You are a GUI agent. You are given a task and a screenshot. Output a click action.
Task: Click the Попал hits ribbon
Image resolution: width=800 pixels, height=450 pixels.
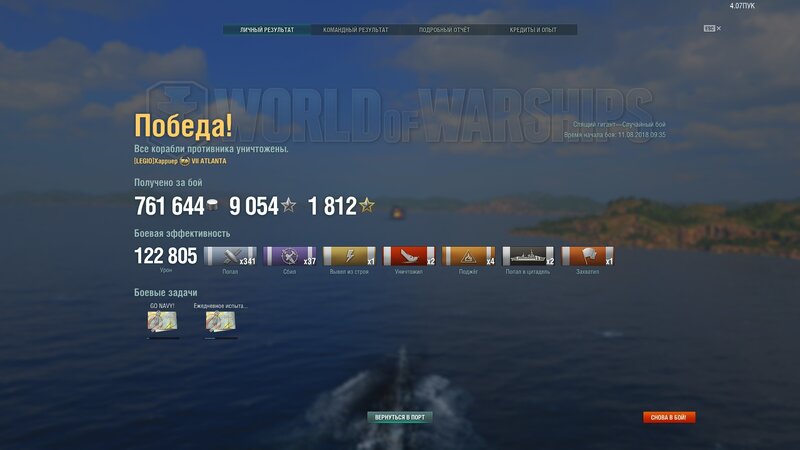coord(230,256)
